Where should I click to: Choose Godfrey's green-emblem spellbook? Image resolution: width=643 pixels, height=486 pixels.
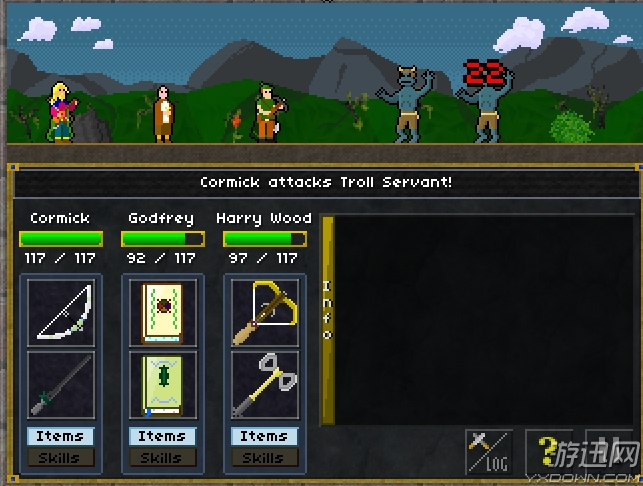coord(163,384)
